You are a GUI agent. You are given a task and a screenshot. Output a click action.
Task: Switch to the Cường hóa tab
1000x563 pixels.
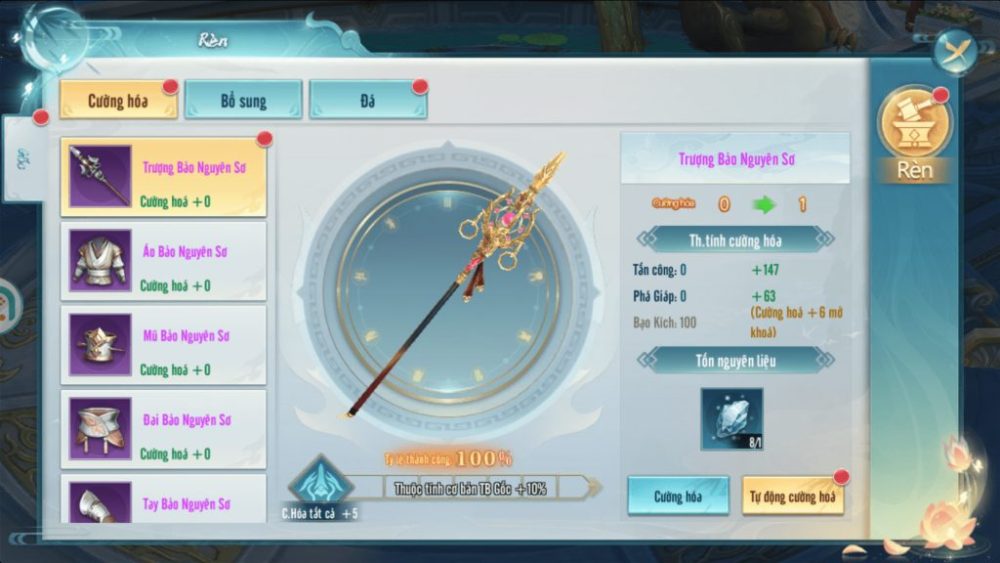click(x=118, y=101)
